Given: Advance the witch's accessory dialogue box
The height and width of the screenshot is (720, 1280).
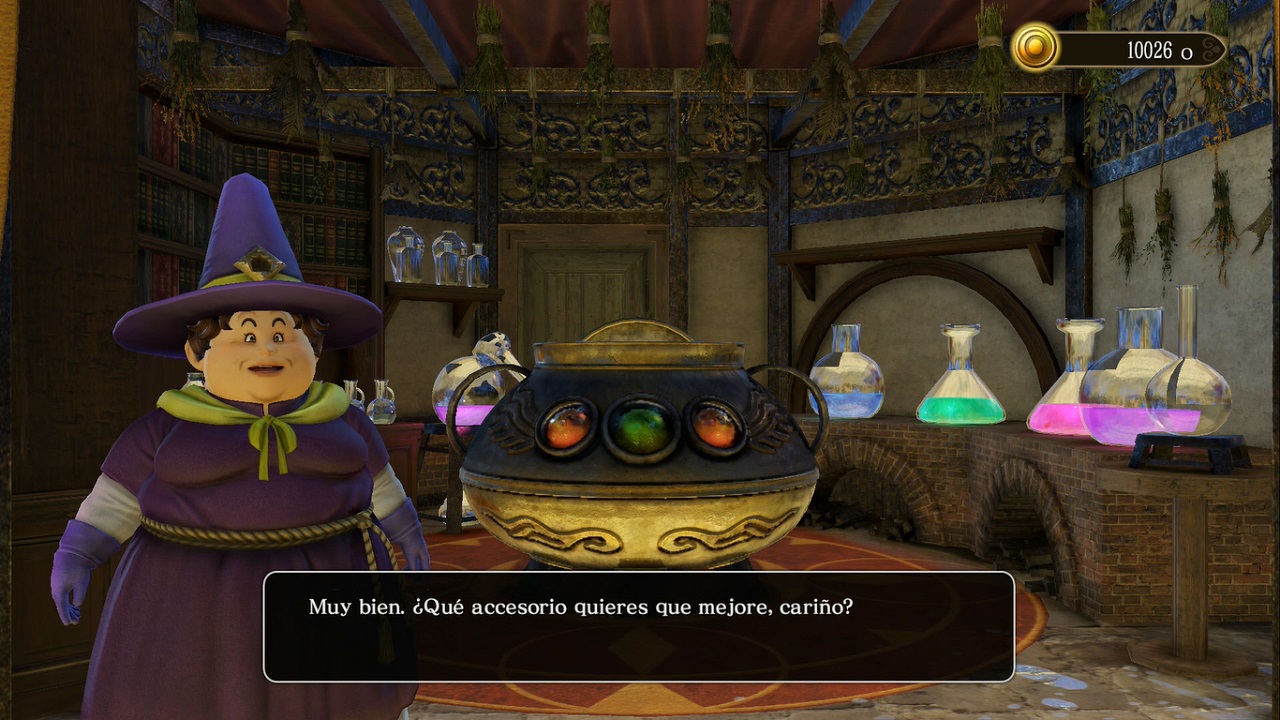Looking at the screenshot, I should [x=638, y=626].
